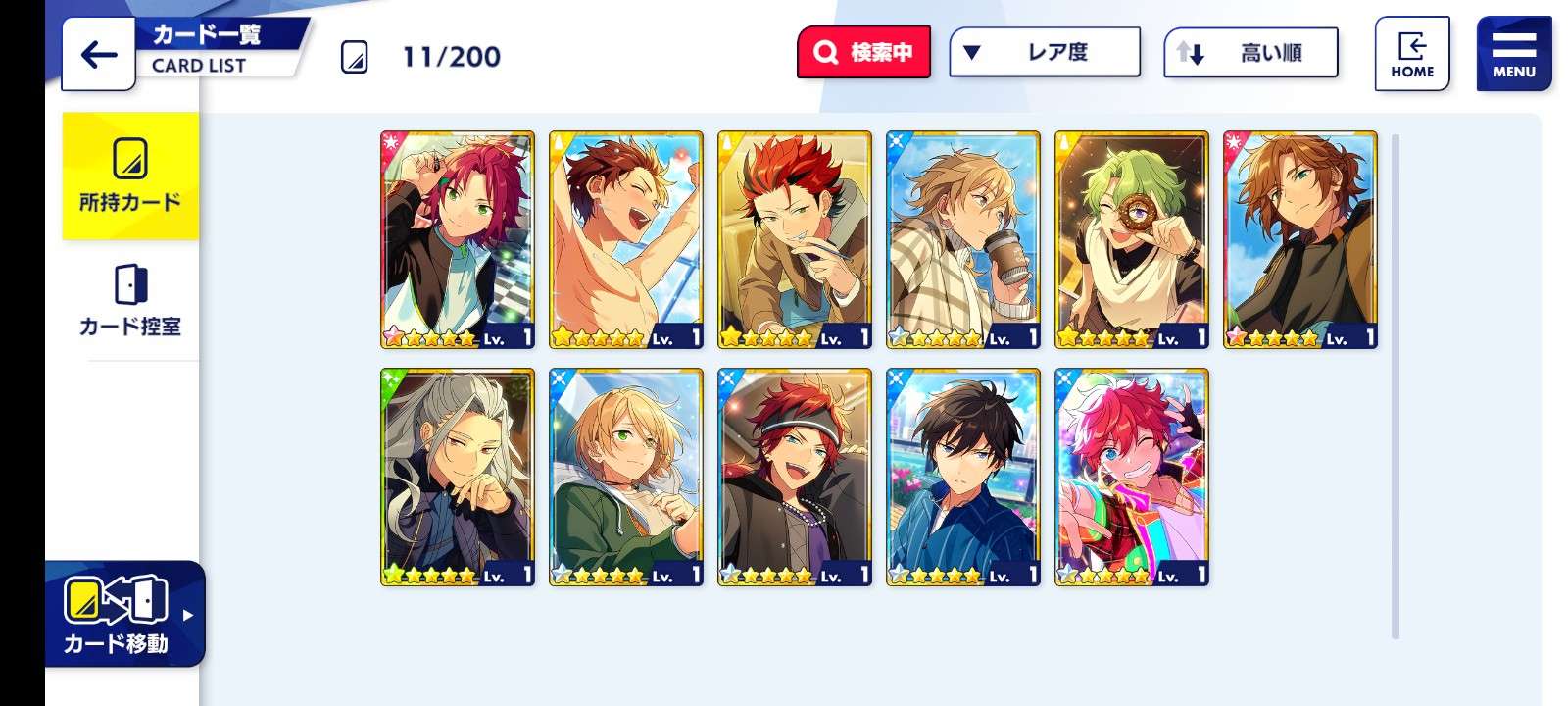Viewport: 1568px width, 706px height.
Task: Pick the blond card in green hoodie
Action: pyautogui.click(x=626, y=477)
